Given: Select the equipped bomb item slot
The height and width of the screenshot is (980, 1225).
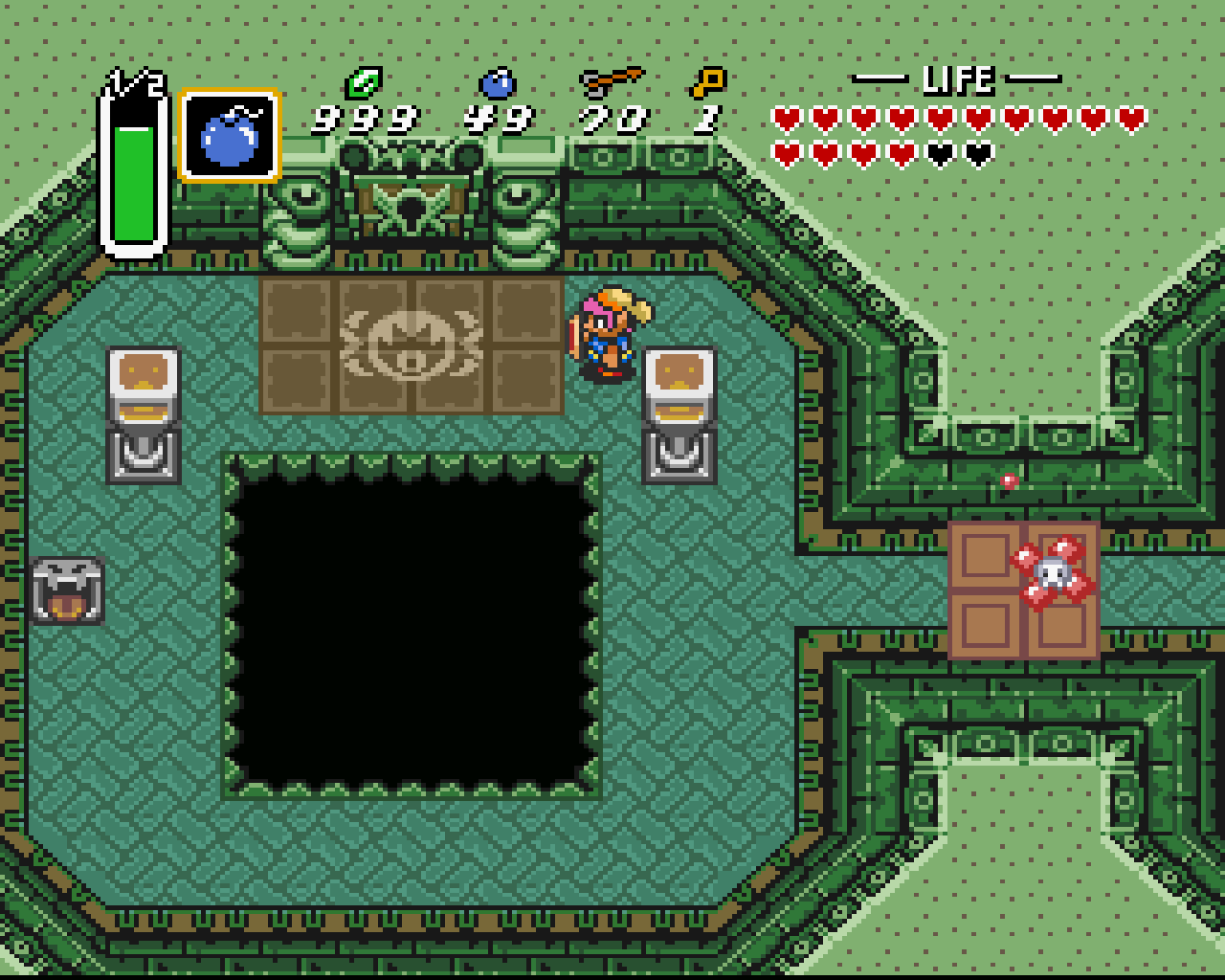Looking at the screenshot, I should pyautogui.click(x=230, y=136).
